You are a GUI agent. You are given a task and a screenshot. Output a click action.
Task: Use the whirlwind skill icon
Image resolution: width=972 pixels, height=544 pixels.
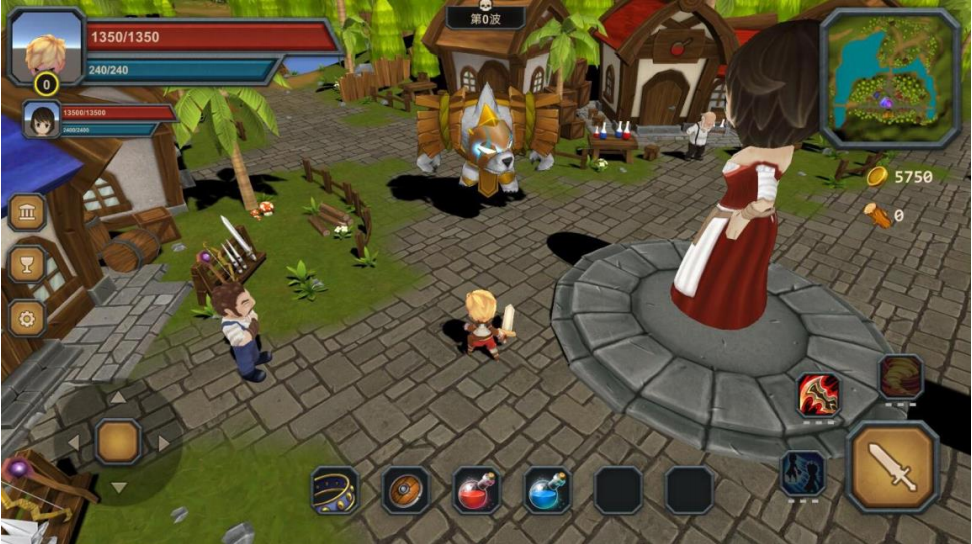click(x=900, y=376)
